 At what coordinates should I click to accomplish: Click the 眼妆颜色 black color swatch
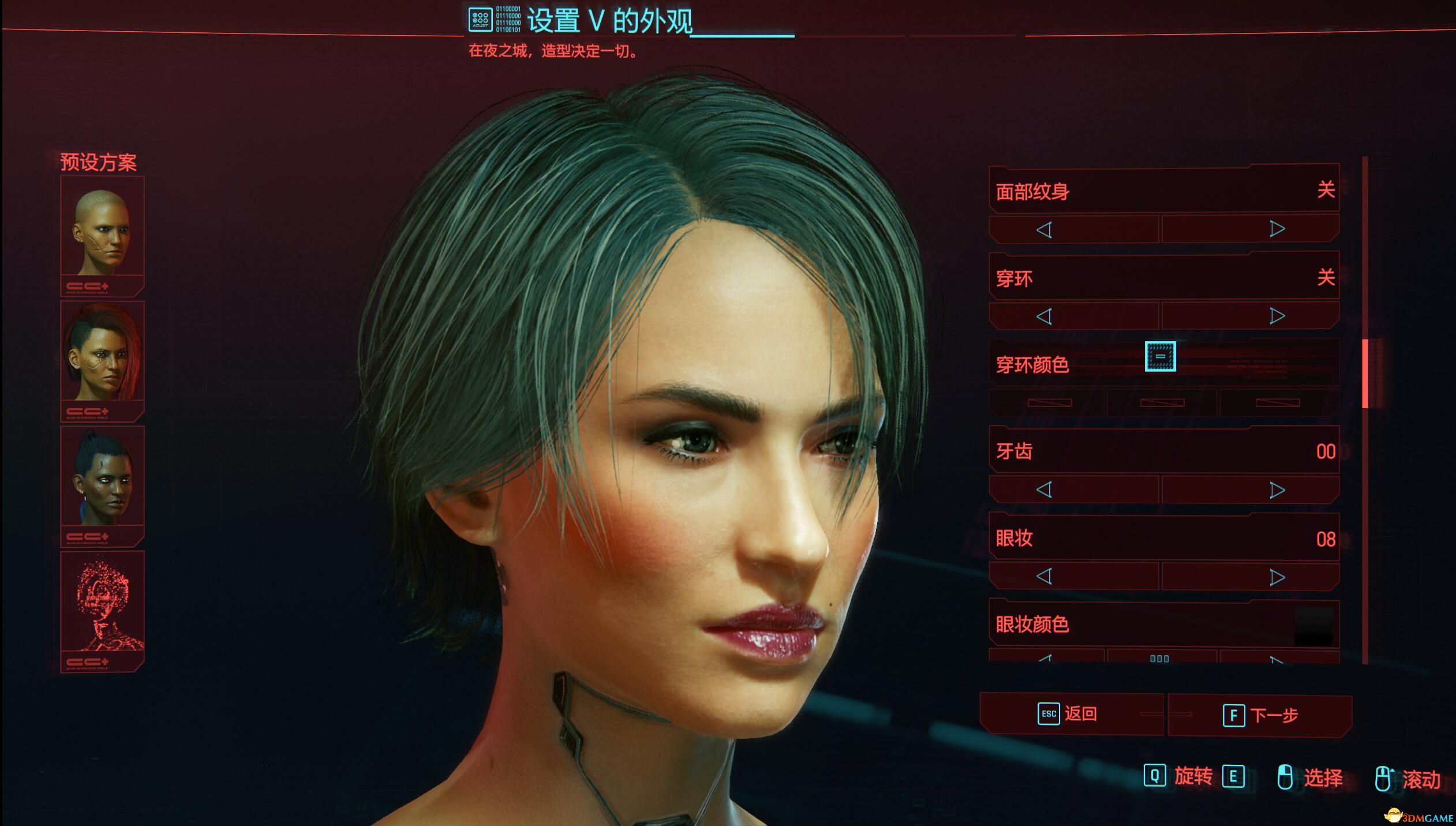pyautogui.click(x=1314, y=626)
